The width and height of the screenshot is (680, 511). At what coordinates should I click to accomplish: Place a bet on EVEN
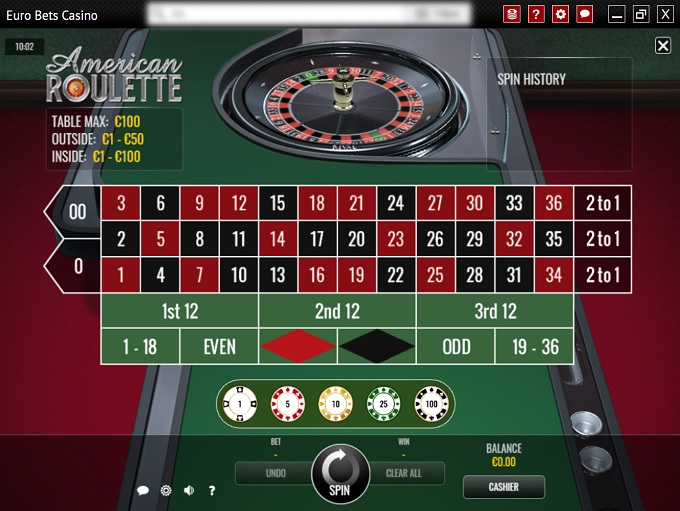pyautogui.click(x=219, y=346)
